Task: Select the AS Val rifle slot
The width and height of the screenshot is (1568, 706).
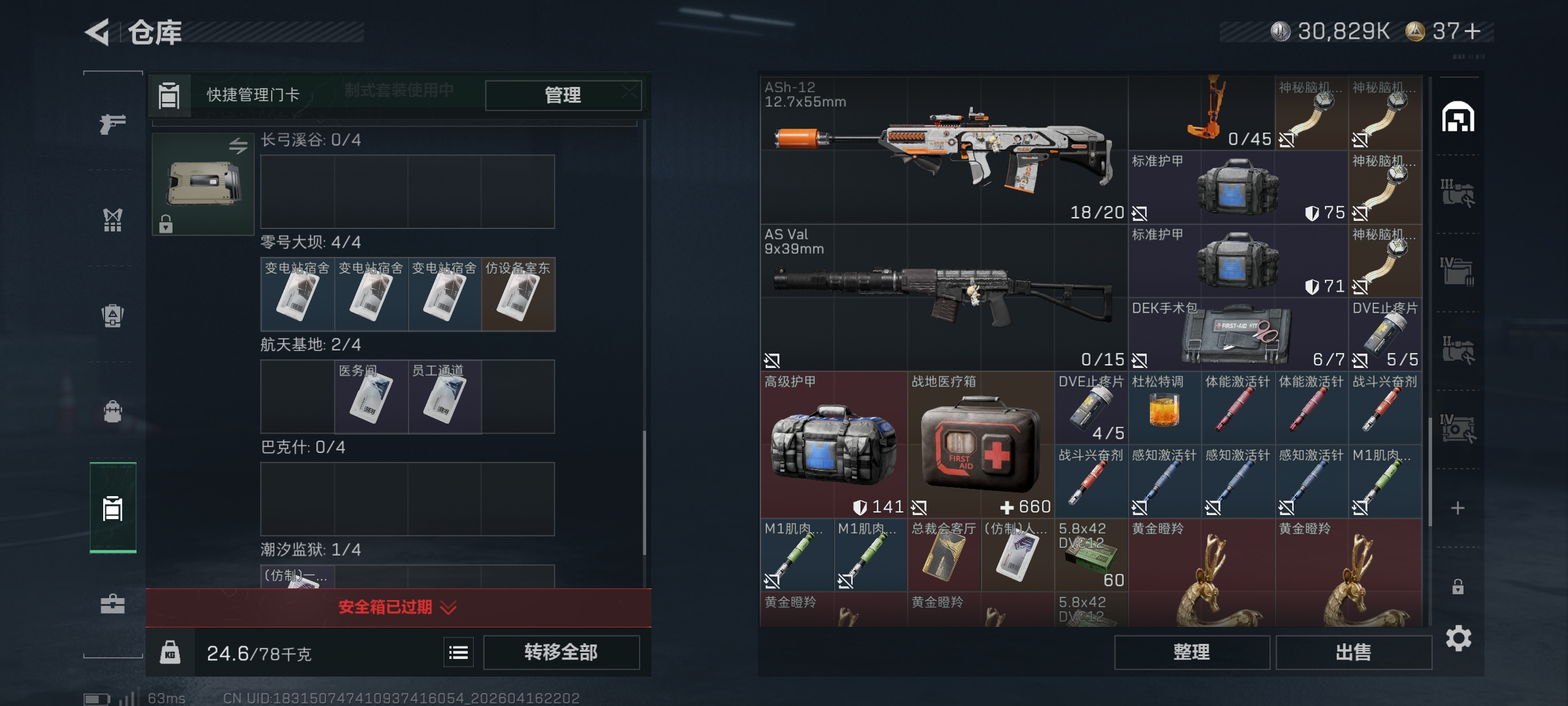Action: click(943, 298)
